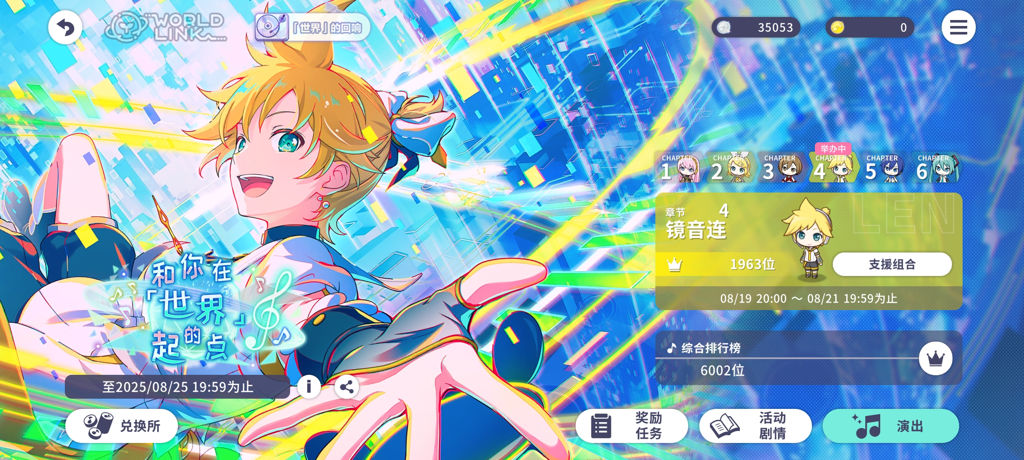Select the ongoing Chapter 4 tab
Image resolution: width=1024 pixels, height=460 pixels.
(x=834, y=168)
